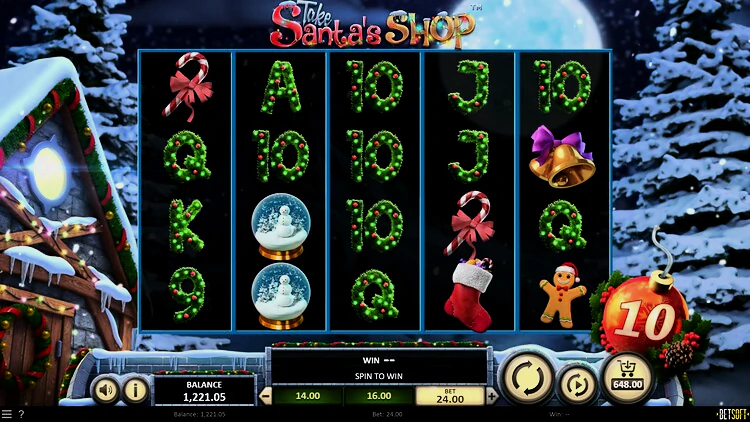Start autoplay with the small circular-arrow play button
This screenshot has width=750, height=422.
pos(576,384)
